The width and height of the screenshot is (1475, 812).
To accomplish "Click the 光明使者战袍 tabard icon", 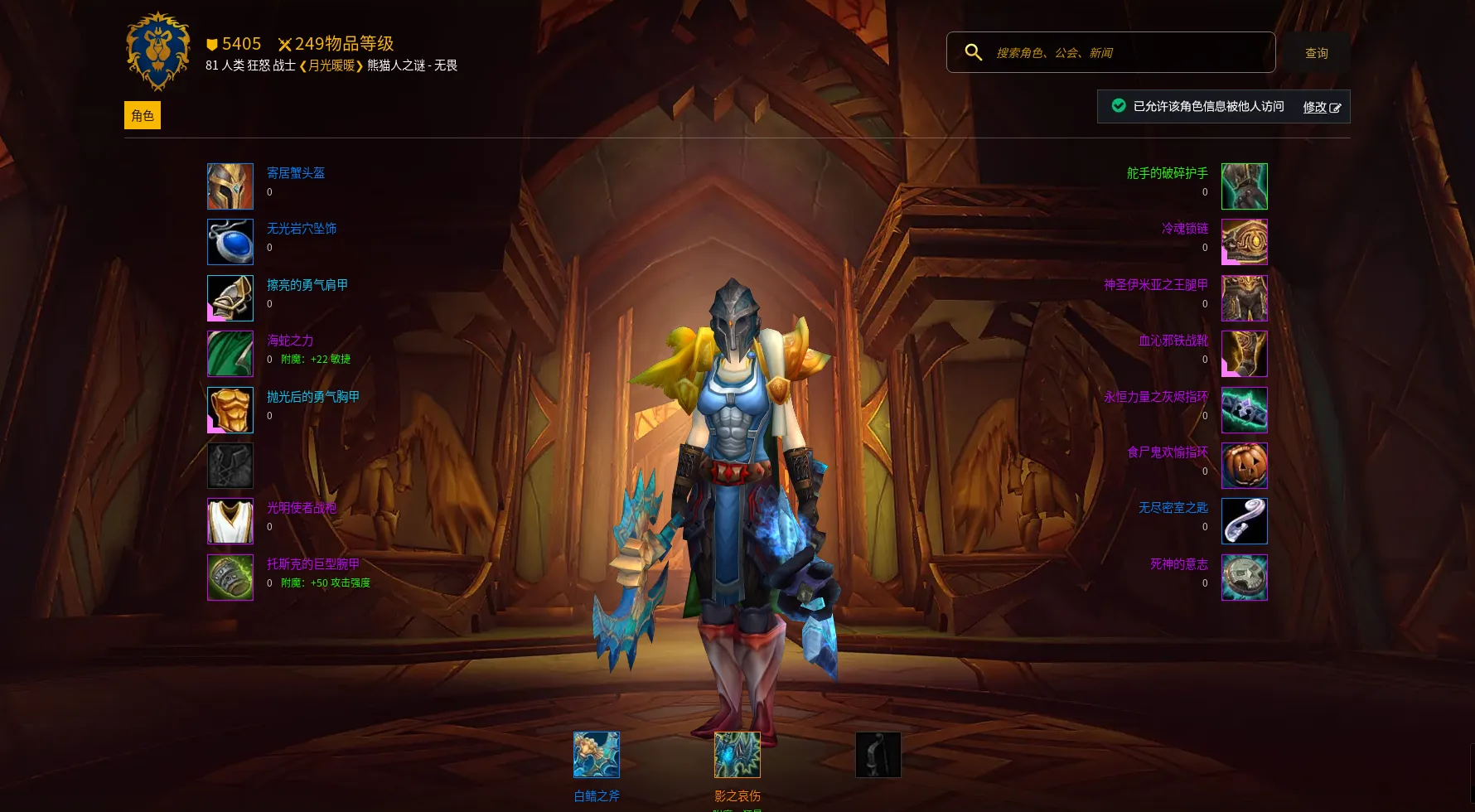I will (230, 521).
